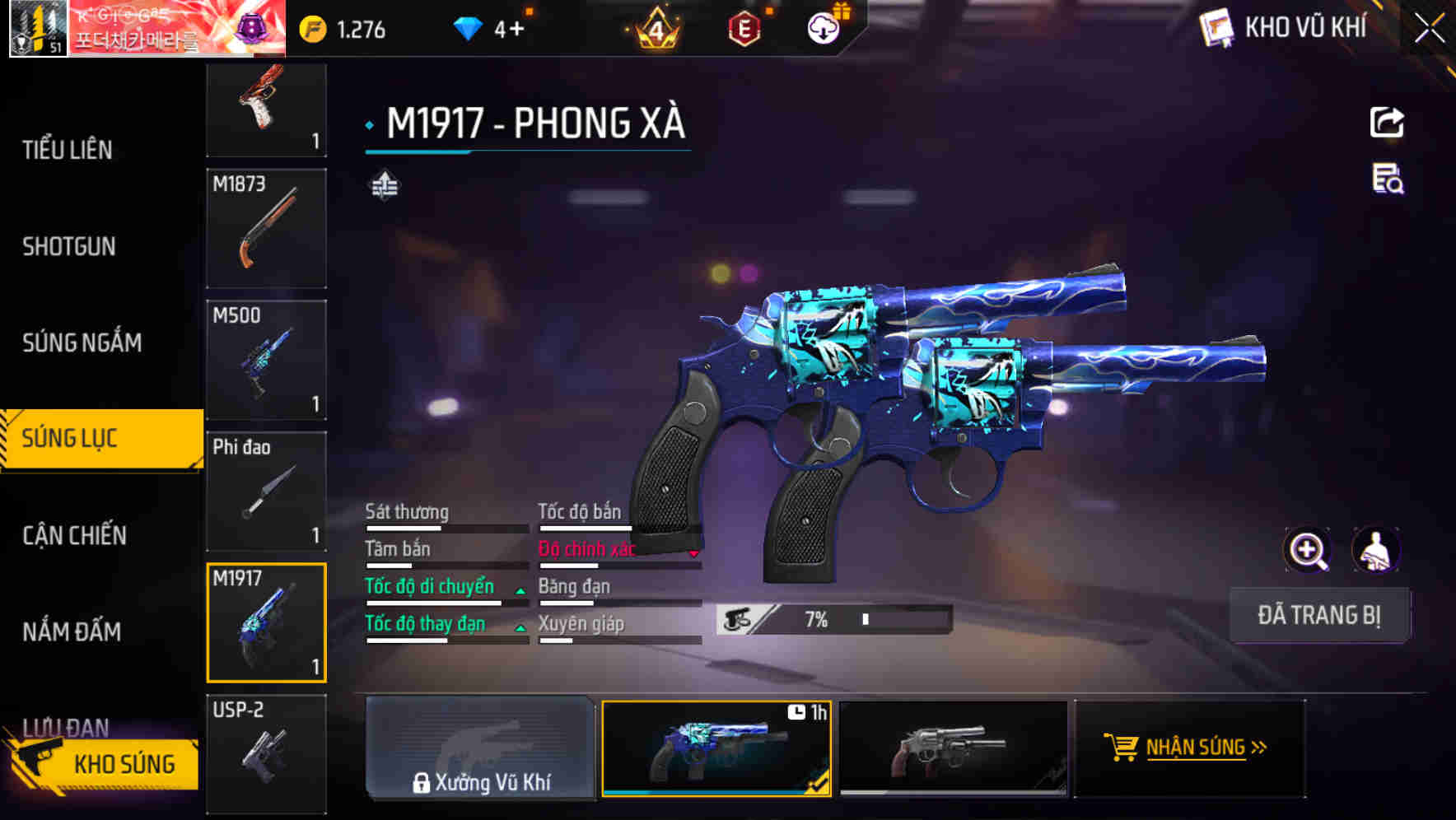1456x820 pixels.
Task: Select the USP-2 weapon thumbnail
Action: click(x=265, y=752)
